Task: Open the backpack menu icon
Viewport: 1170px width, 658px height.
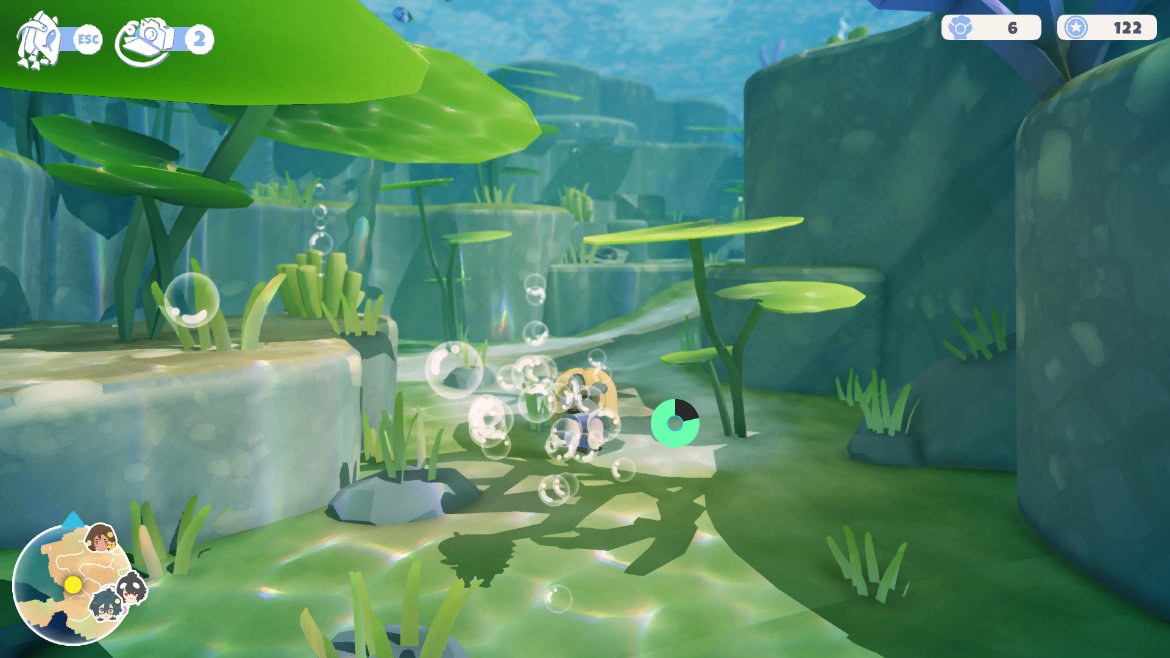Action: pos(38,40)
